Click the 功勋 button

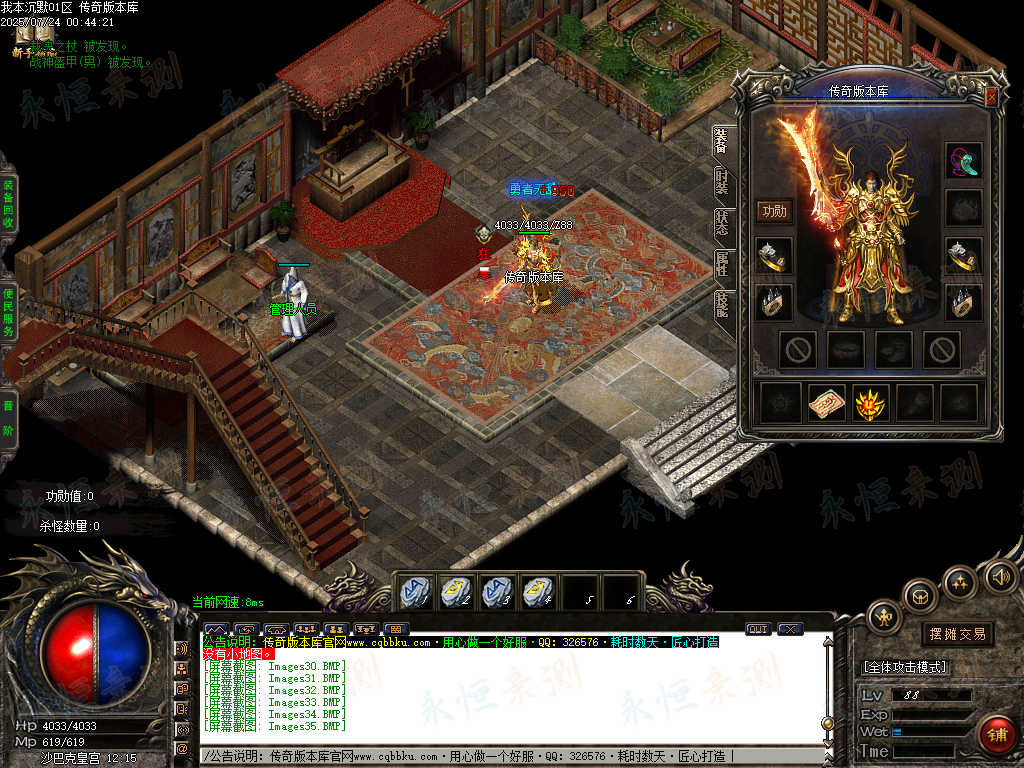coord(774,211)
